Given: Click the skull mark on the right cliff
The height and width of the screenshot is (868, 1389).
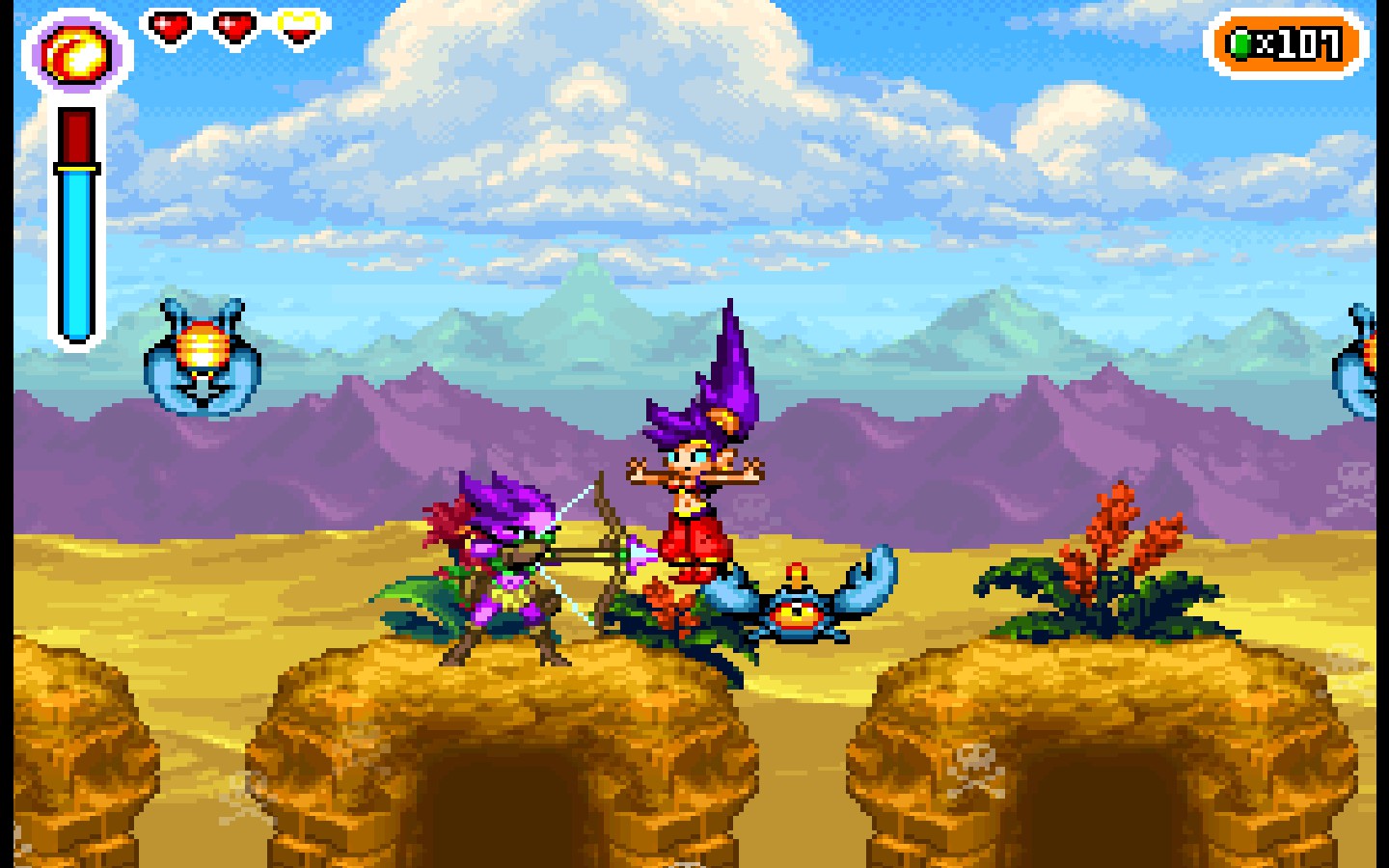Looking at the screenshot, I should pos(976,762).
